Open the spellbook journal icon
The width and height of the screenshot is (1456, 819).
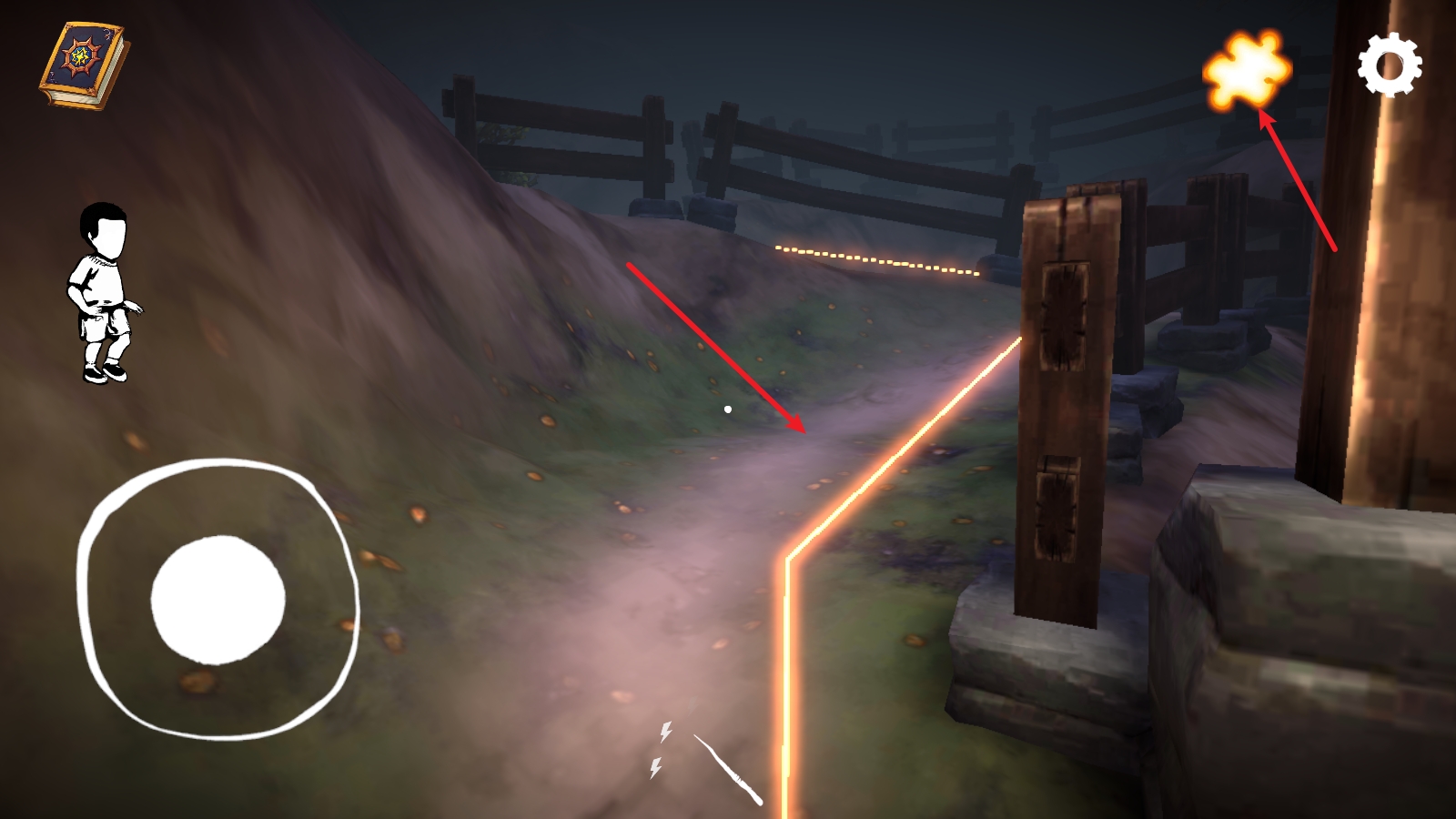(x=82, y=66)
